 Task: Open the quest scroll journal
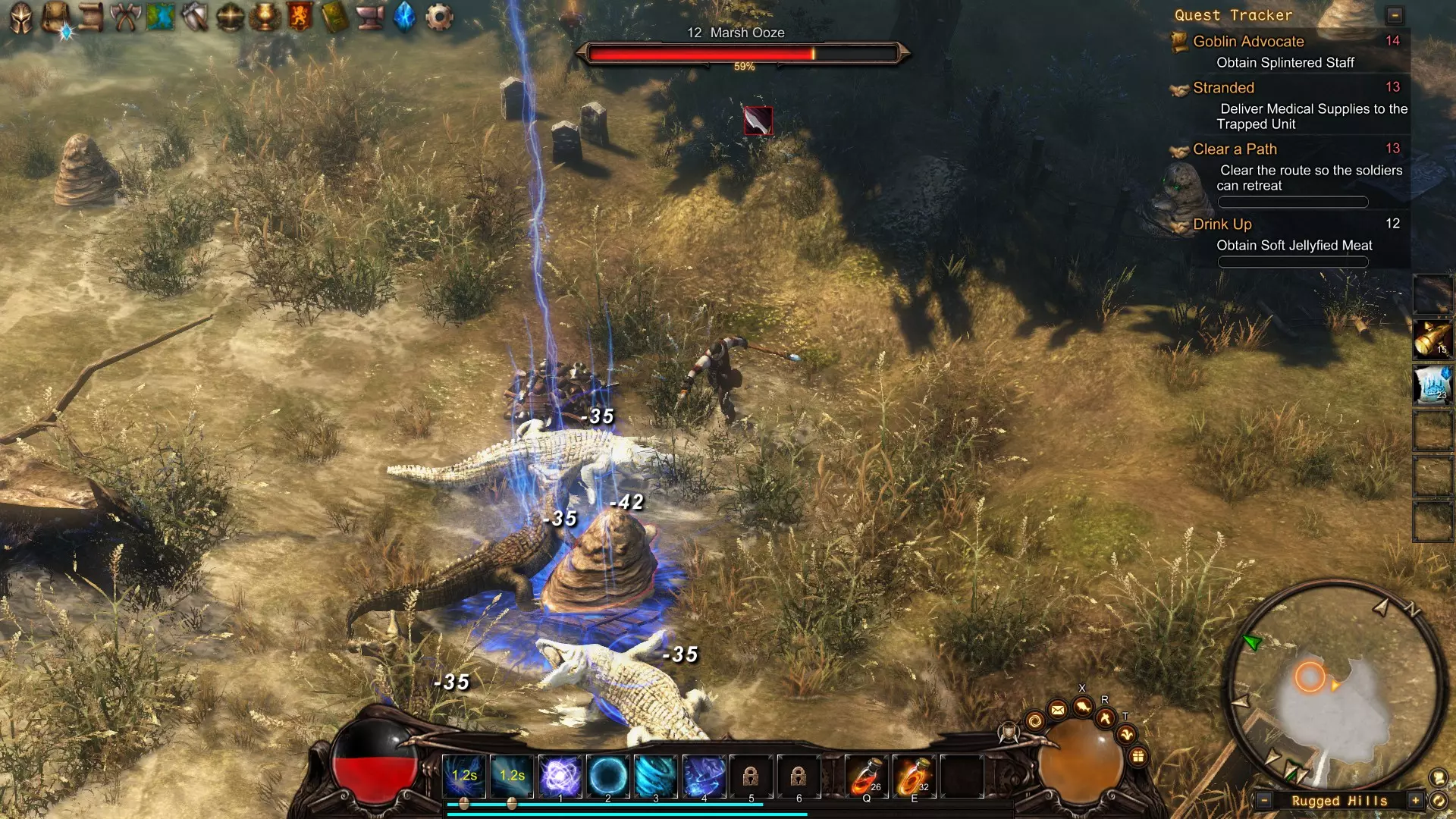click(x=91, y=17)
